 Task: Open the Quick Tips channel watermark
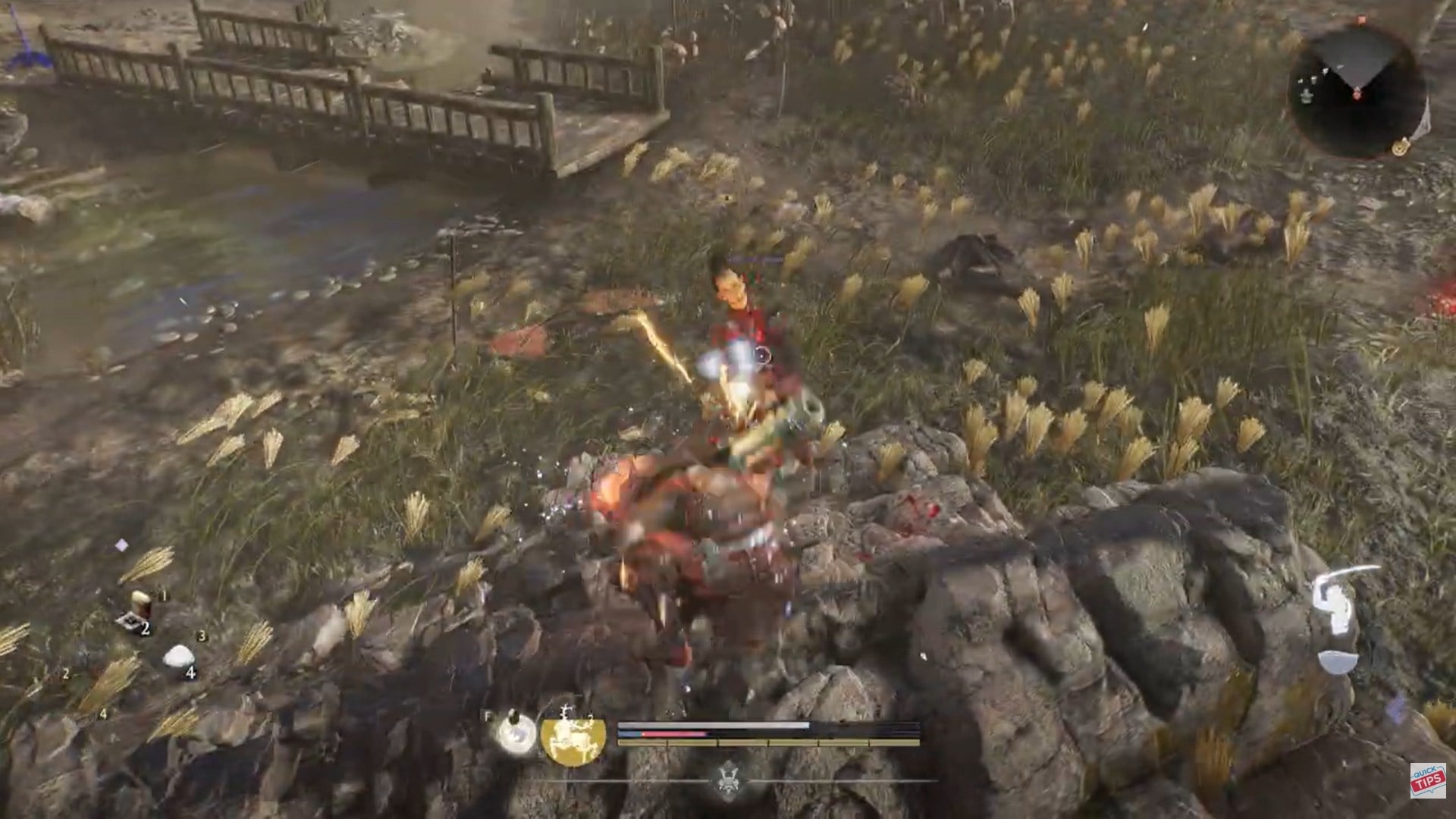1427,780
